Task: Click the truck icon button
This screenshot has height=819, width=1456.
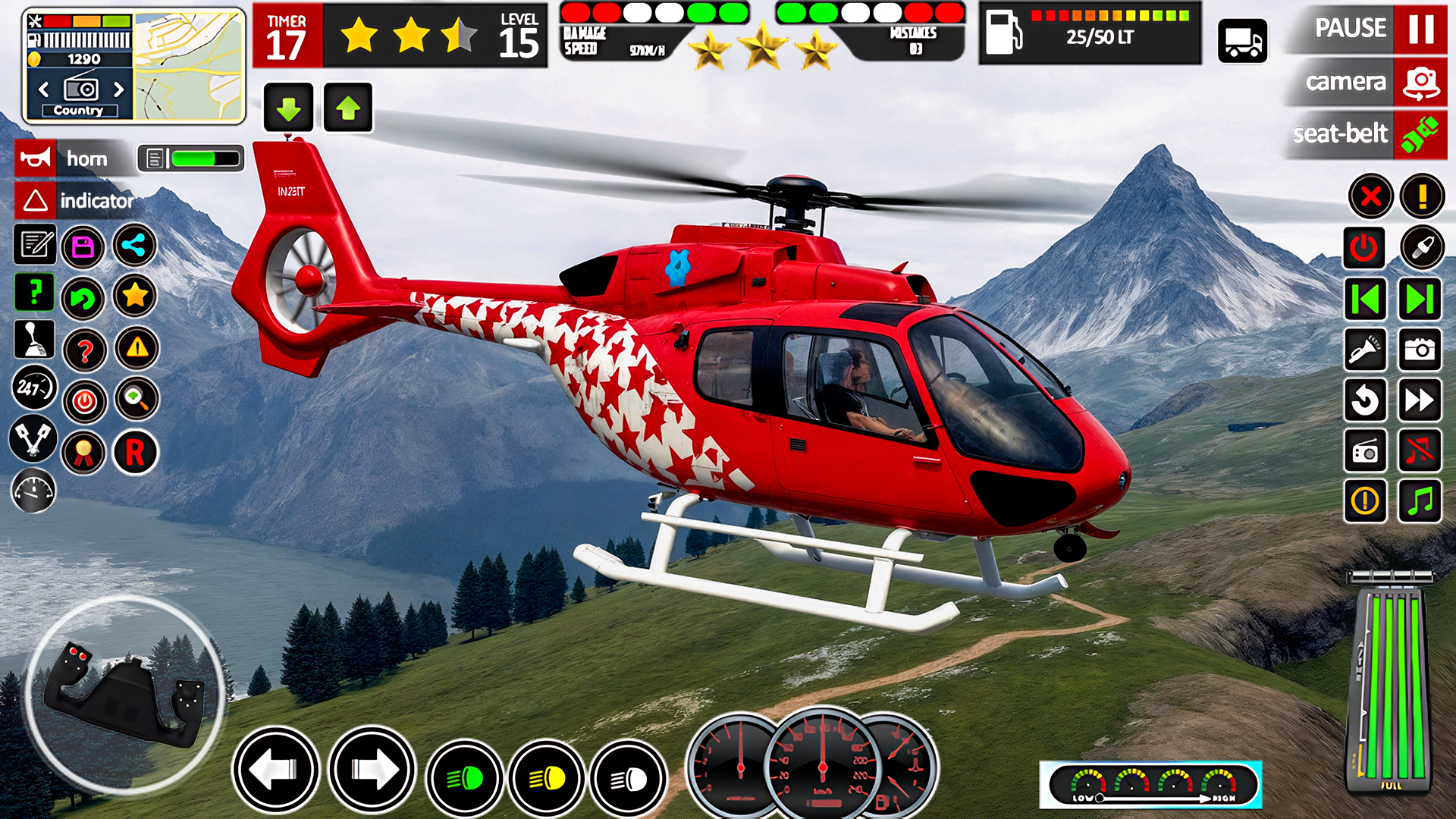Action: click(x=1242, y=41)
